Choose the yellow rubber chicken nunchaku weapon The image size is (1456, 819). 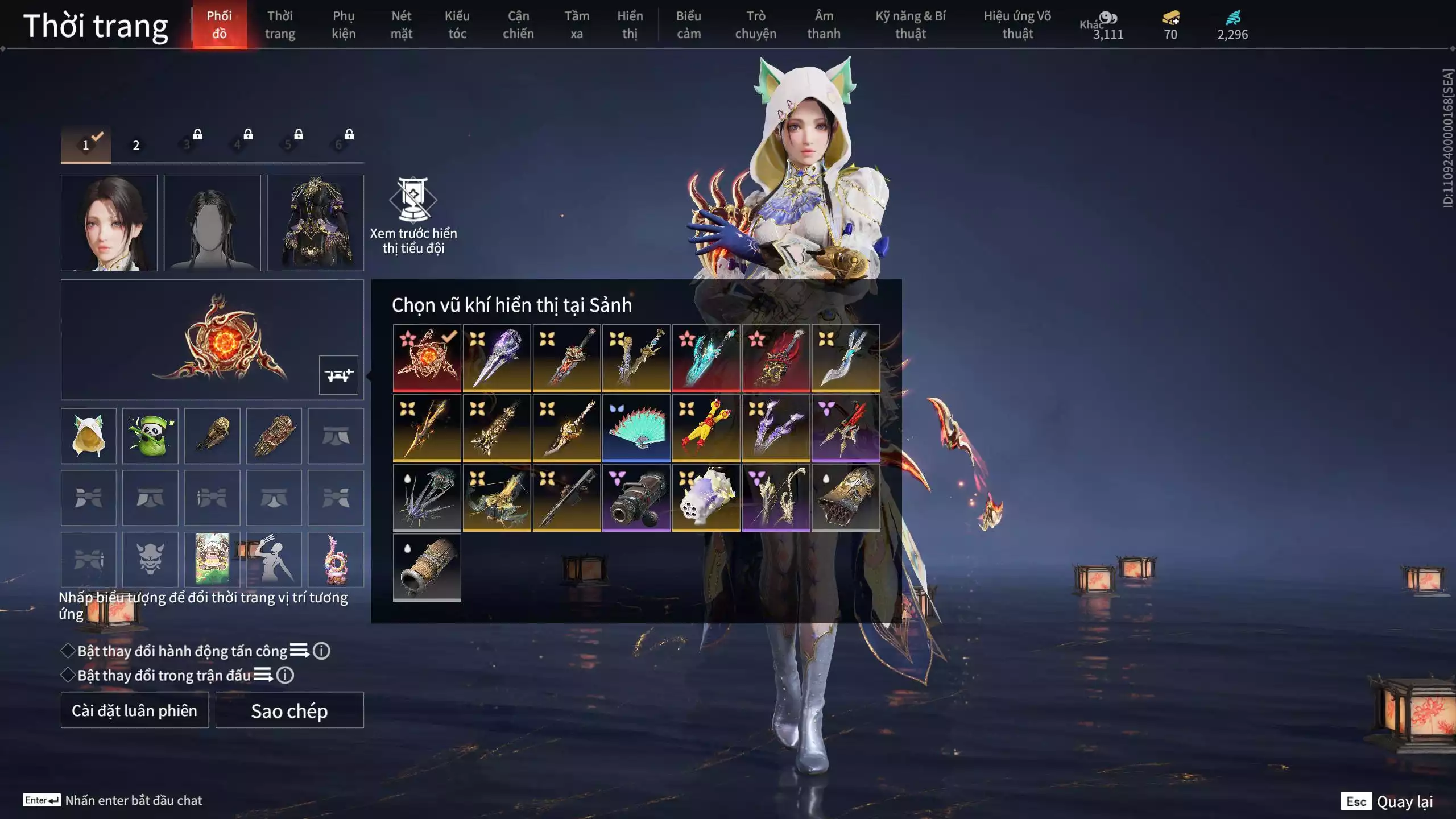tap(706, 428)
